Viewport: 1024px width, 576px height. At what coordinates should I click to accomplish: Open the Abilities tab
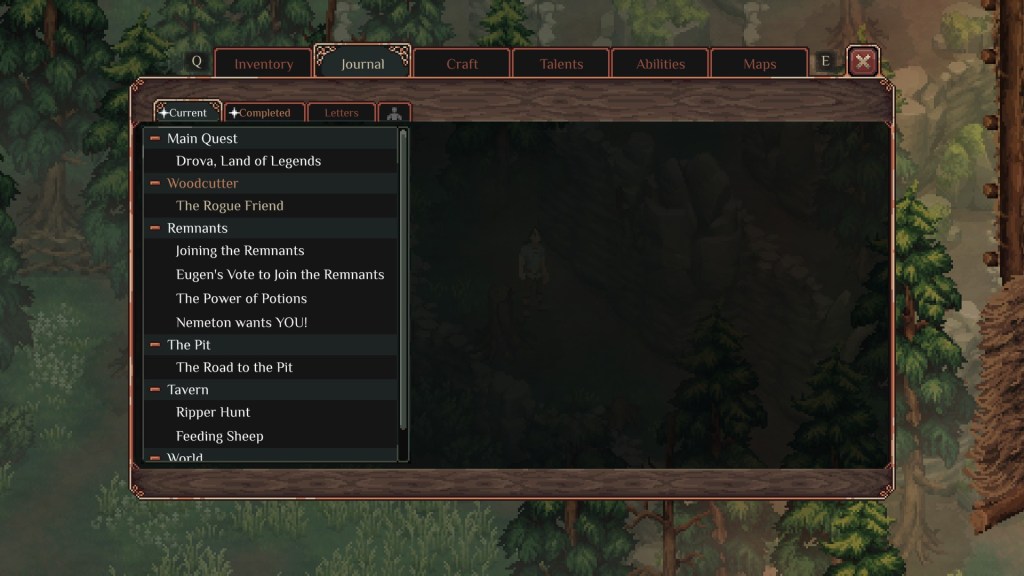point(660,64)
